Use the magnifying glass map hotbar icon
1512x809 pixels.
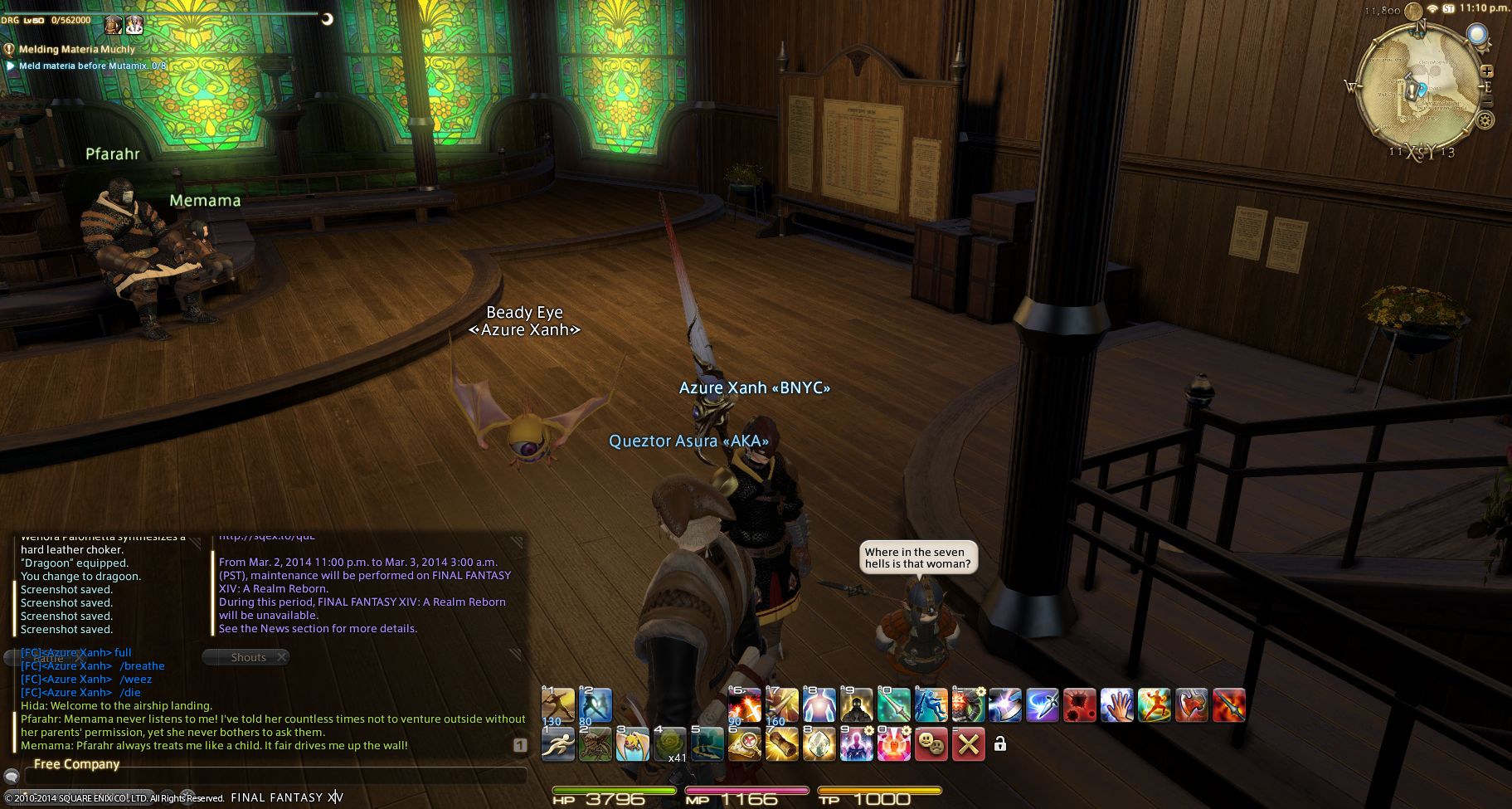(x=744, y=744)
